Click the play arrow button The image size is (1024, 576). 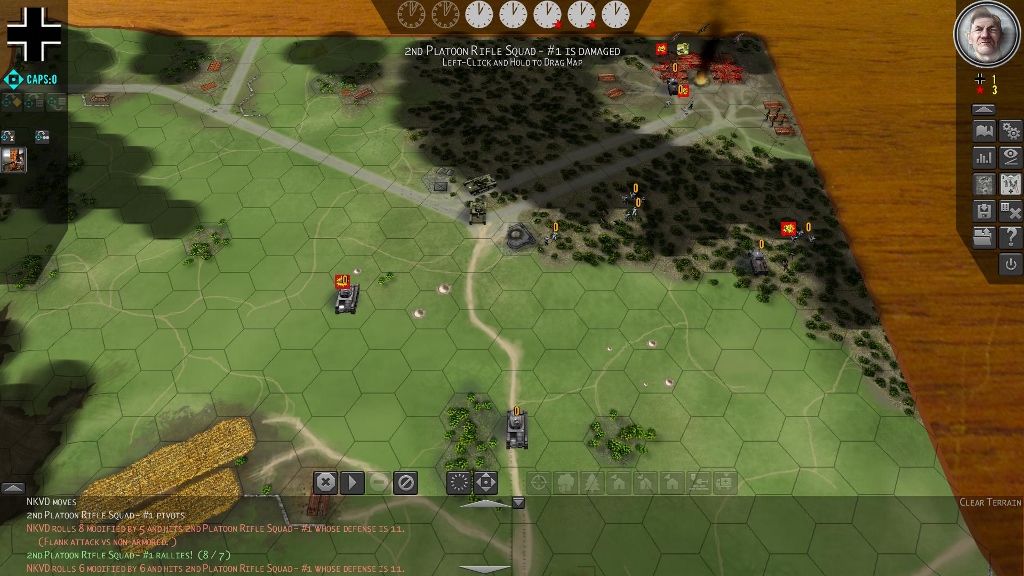click(x=352, y=483)
